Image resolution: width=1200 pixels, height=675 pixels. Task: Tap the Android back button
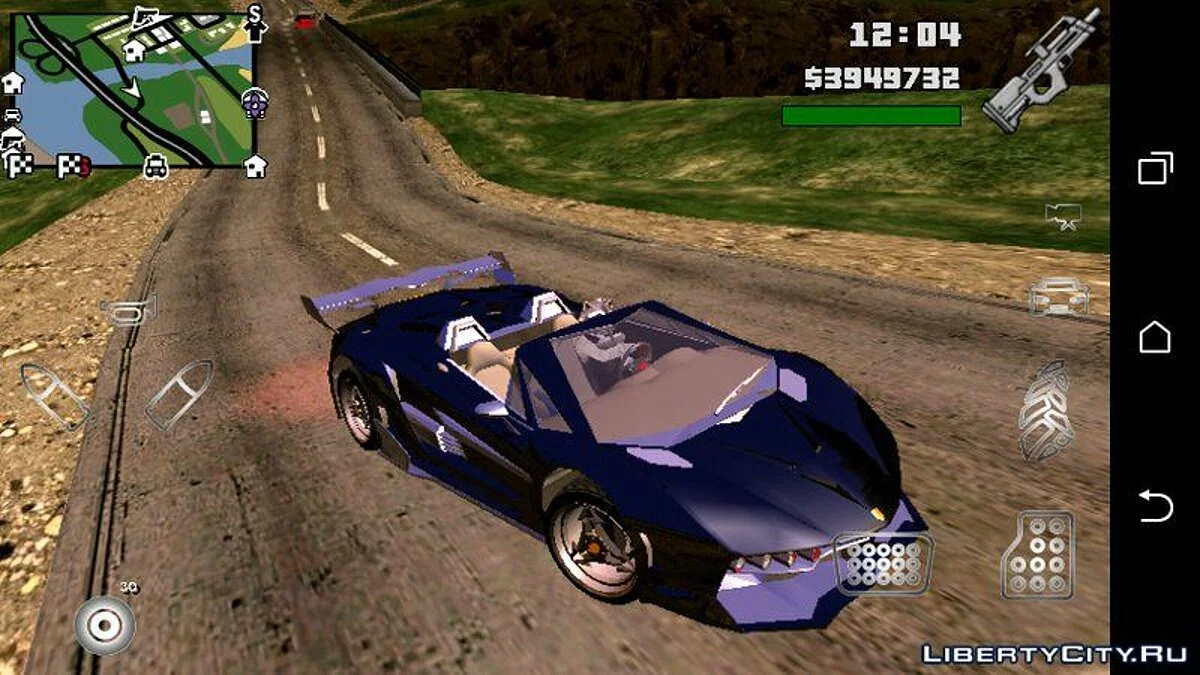click(x=1155, y=506)
